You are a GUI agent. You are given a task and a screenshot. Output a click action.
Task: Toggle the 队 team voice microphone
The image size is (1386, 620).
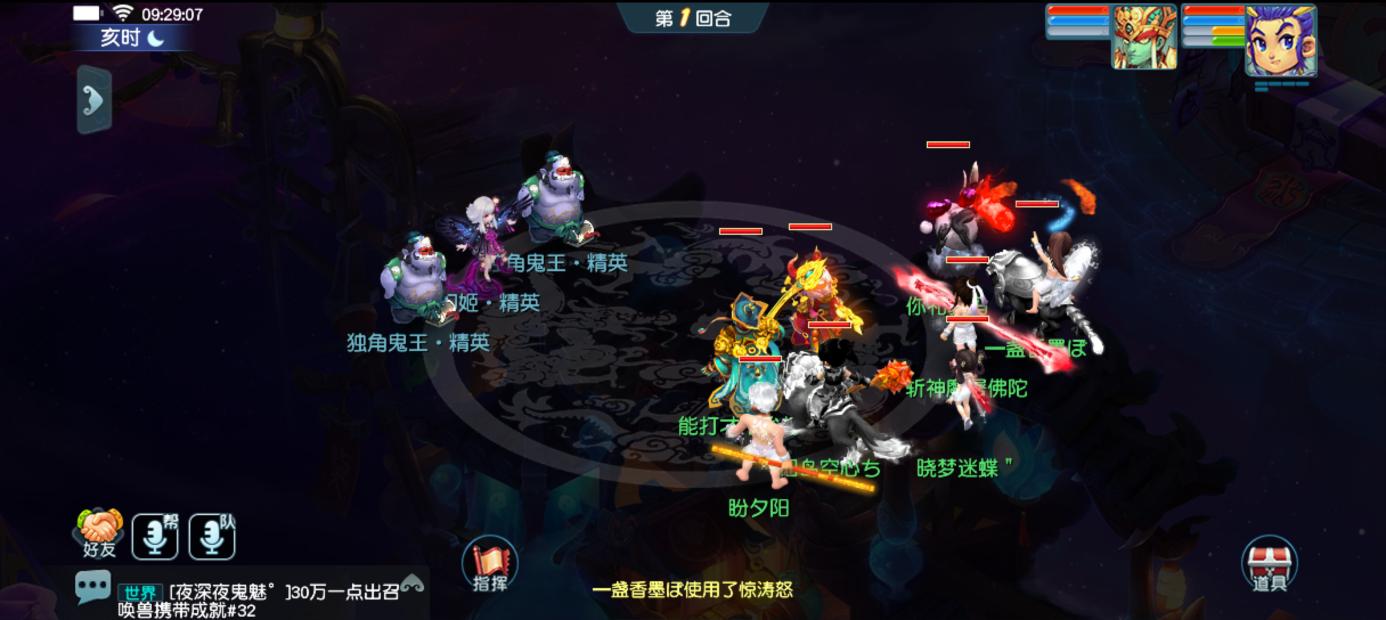[212, 536]
